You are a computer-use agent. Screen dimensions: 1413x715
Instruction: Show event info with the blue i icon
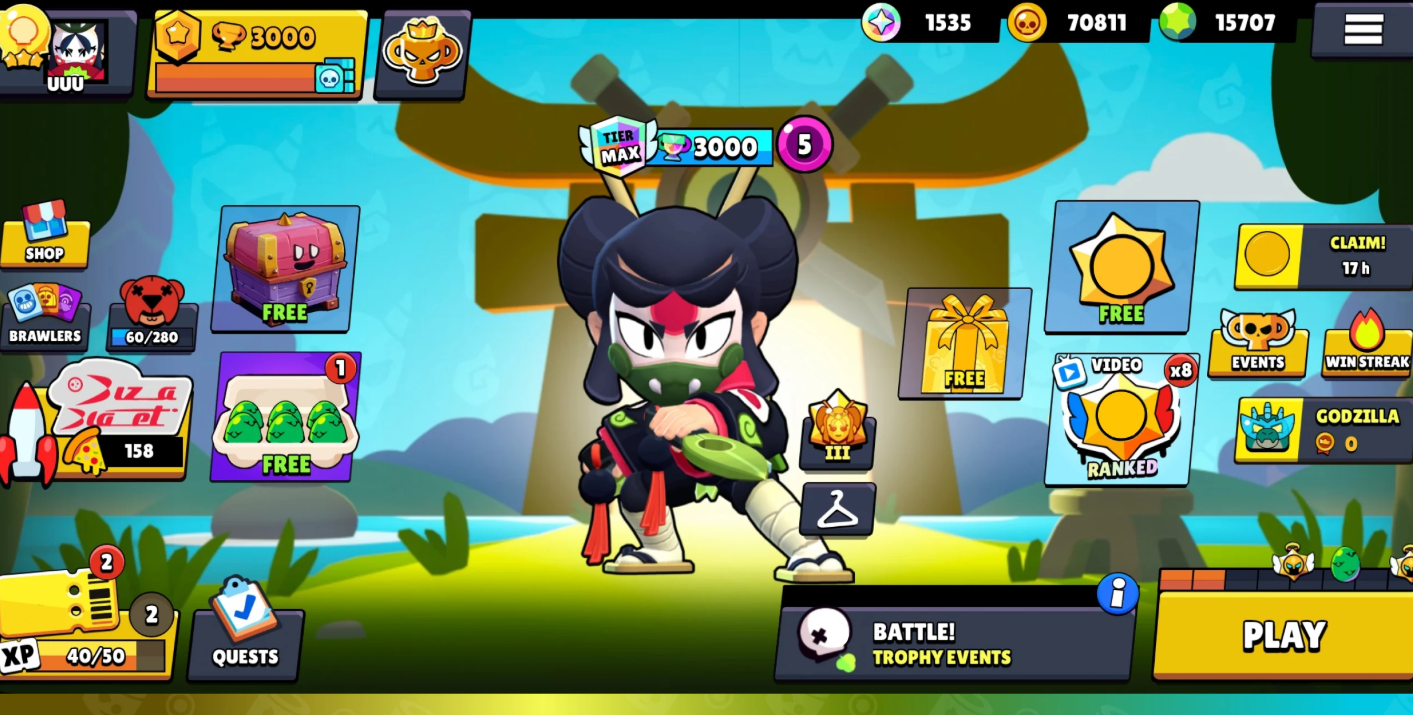1117,594
